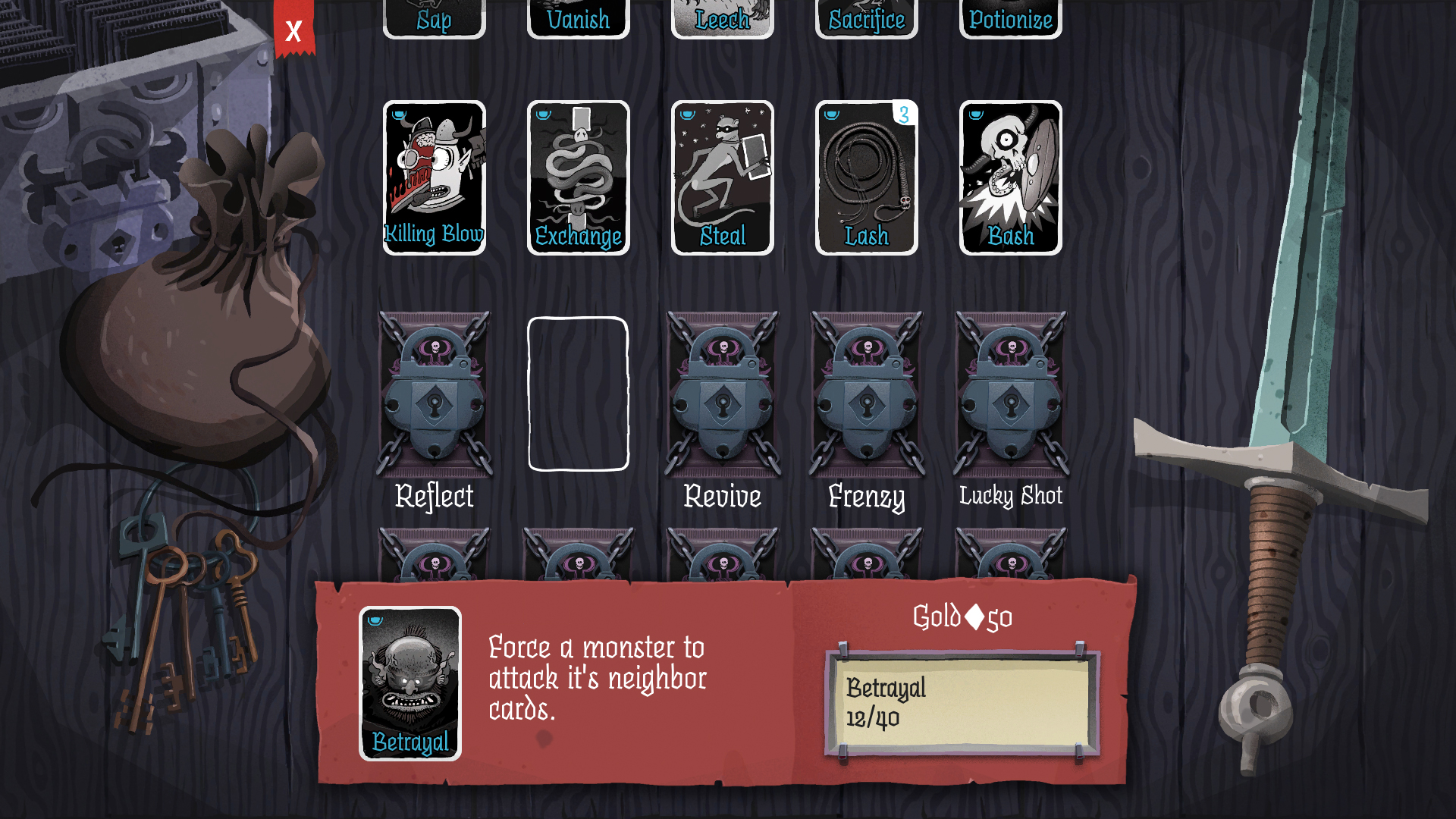Image resolution: width=1456 pixels, height=819 pixels.
Task: Select the Lash card's quantity badge
Action: [x=904, y=115]
